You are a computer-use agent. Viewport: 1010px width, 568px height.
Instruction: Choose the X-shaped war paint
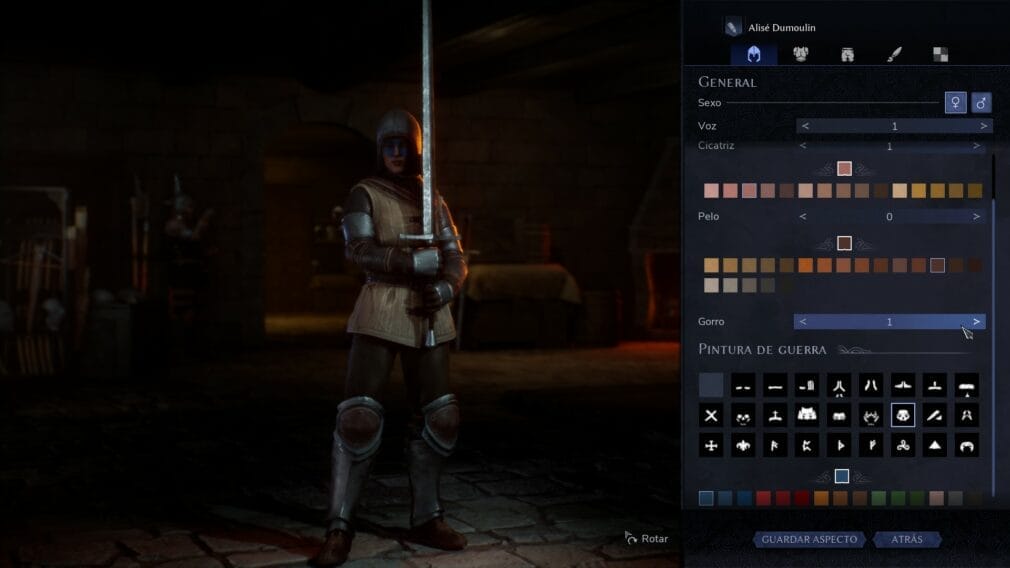(x=711, y=415)
